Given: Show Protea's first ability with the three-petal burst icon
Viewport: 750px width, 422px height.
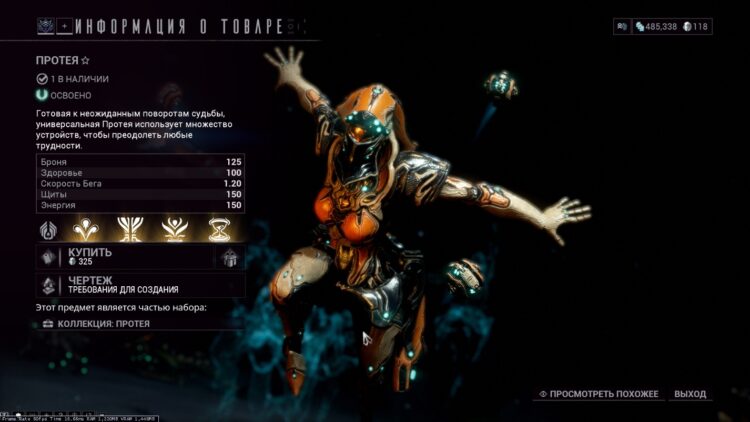Looking at the screenshot, I should (88, 229).
